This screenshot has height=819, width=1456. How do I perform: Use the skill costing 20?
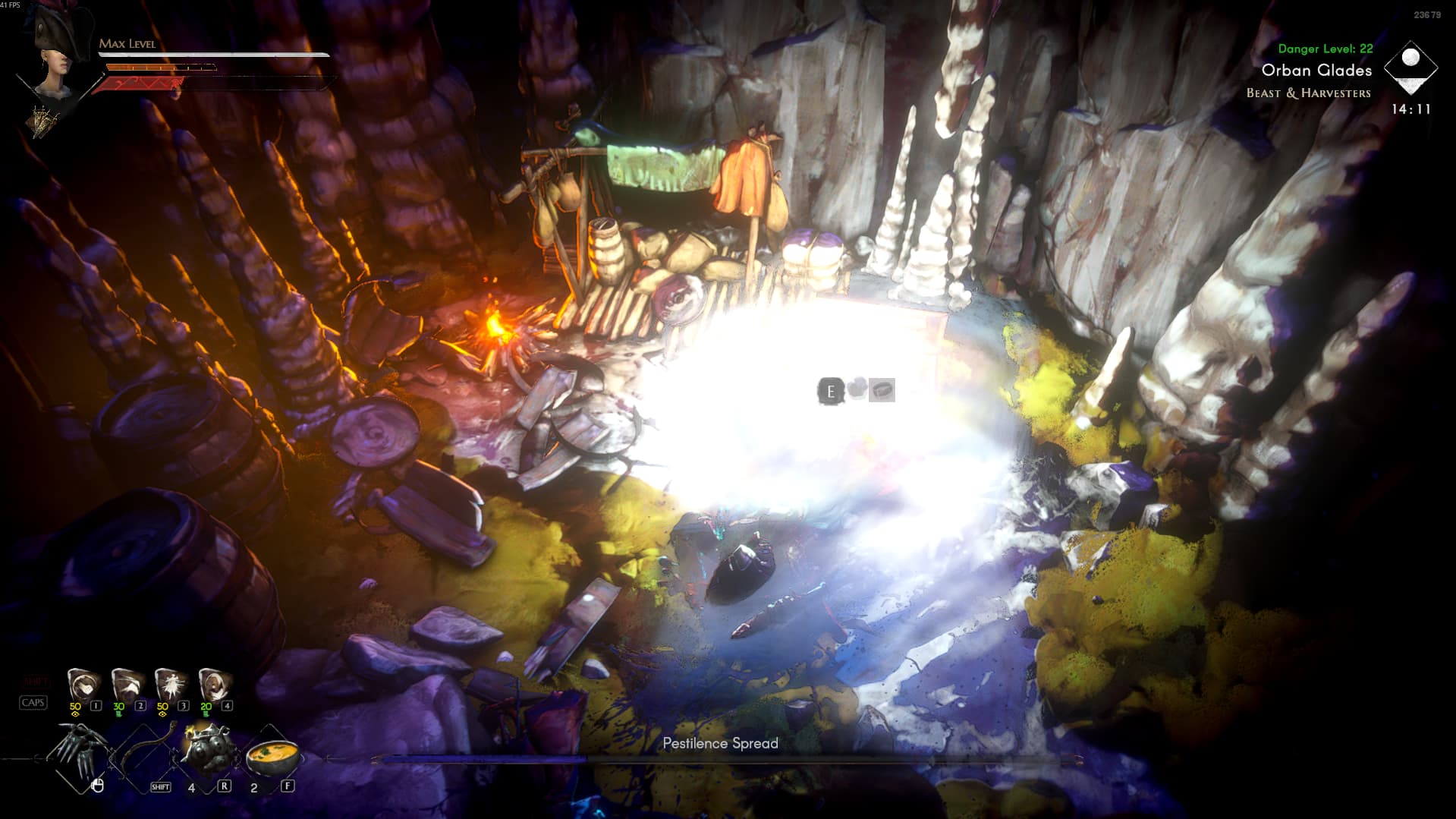point(214,684)
